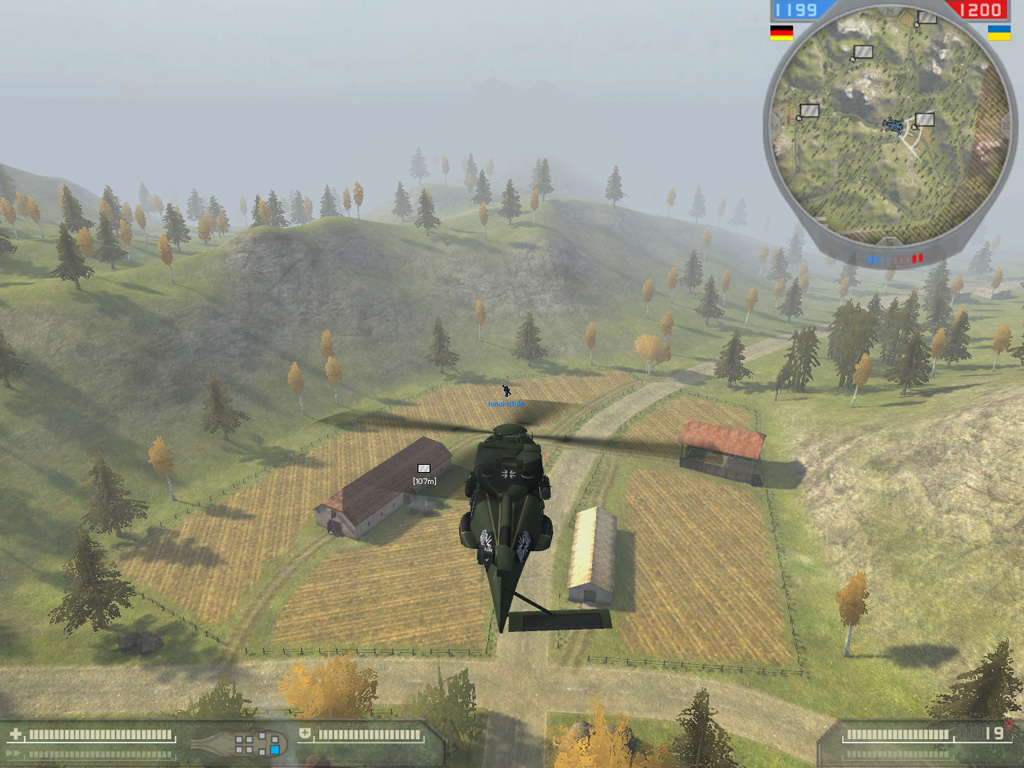Click the Ukrainian team flag icon
The width and height of the screenshot is (1024, 768).
point(998,32)
